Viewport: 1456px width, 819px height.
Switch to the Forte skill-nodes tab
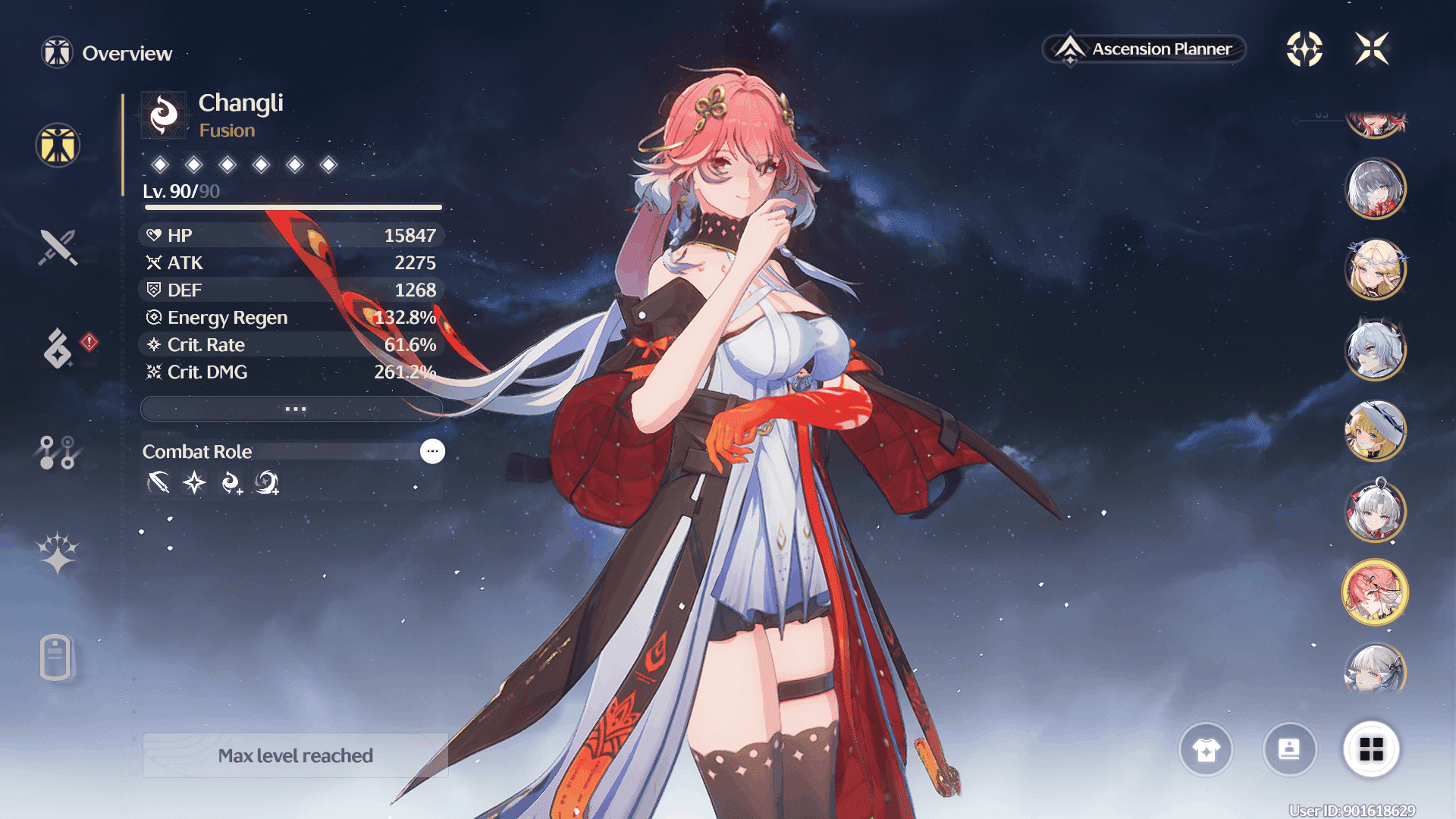58,453
